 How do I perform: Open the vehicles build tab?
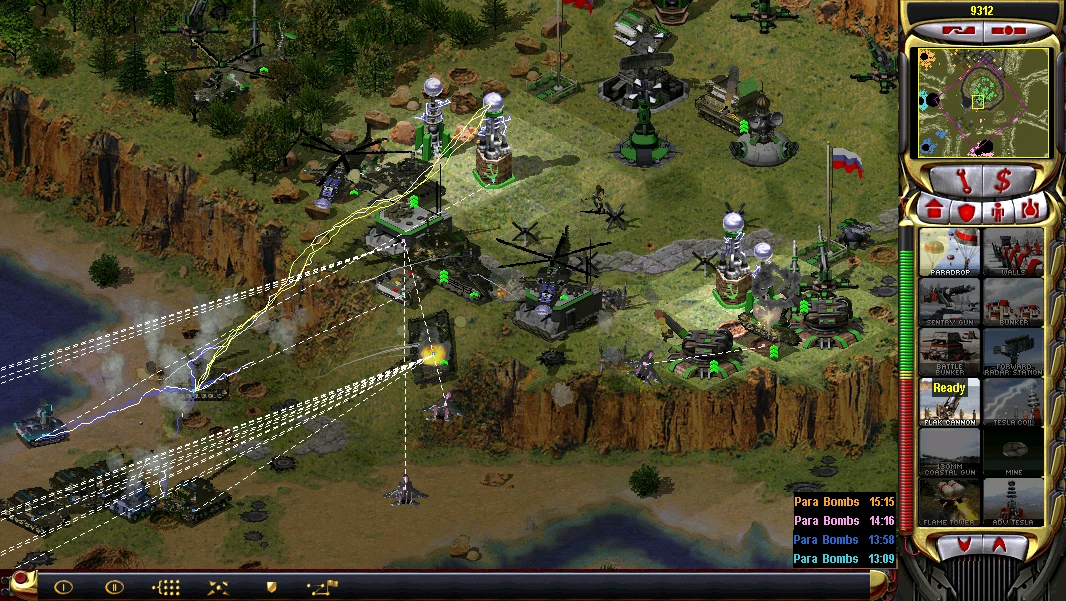(x=1030, y=210)
